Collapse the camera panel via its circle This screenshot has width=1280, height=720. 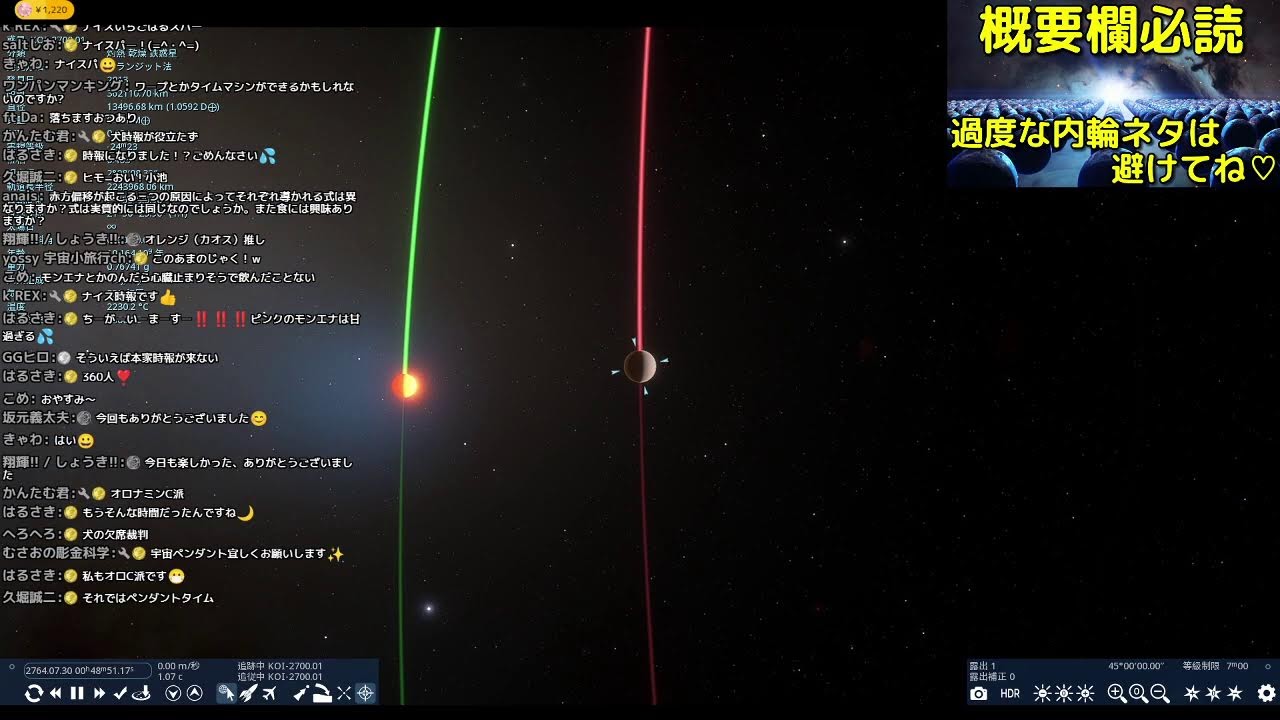tap(1267, 667)
